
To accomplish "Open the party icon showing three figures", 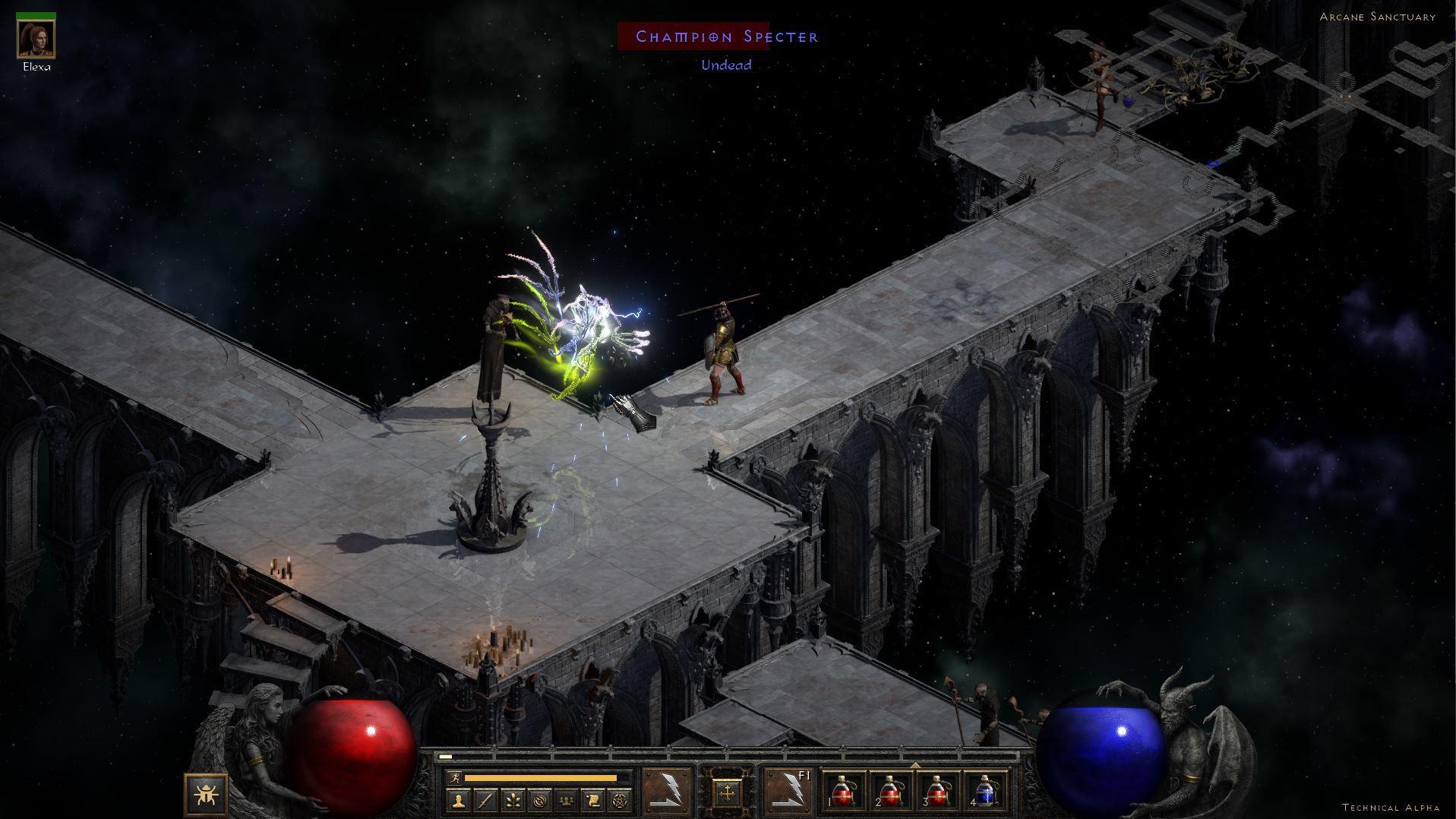I will point(567,800).
